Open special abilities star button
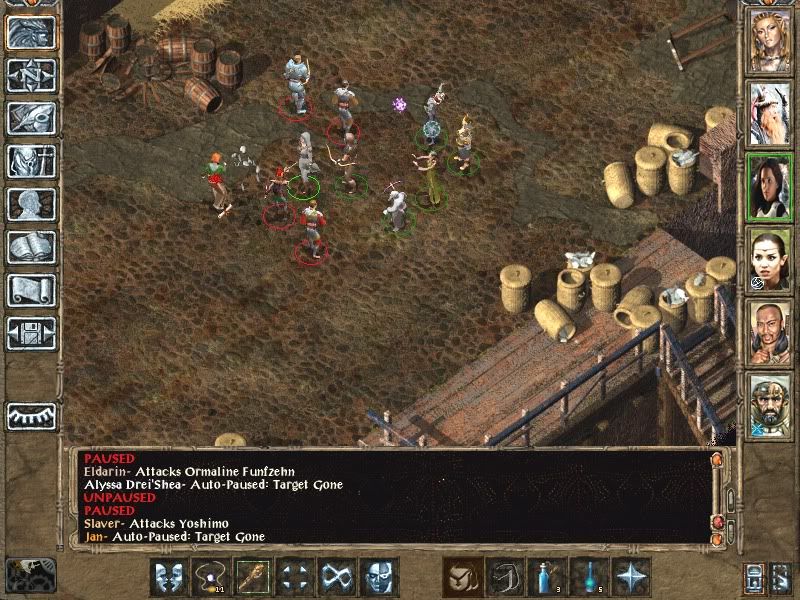800x600 pixels. pyautogui.click(x=631, y=577)
